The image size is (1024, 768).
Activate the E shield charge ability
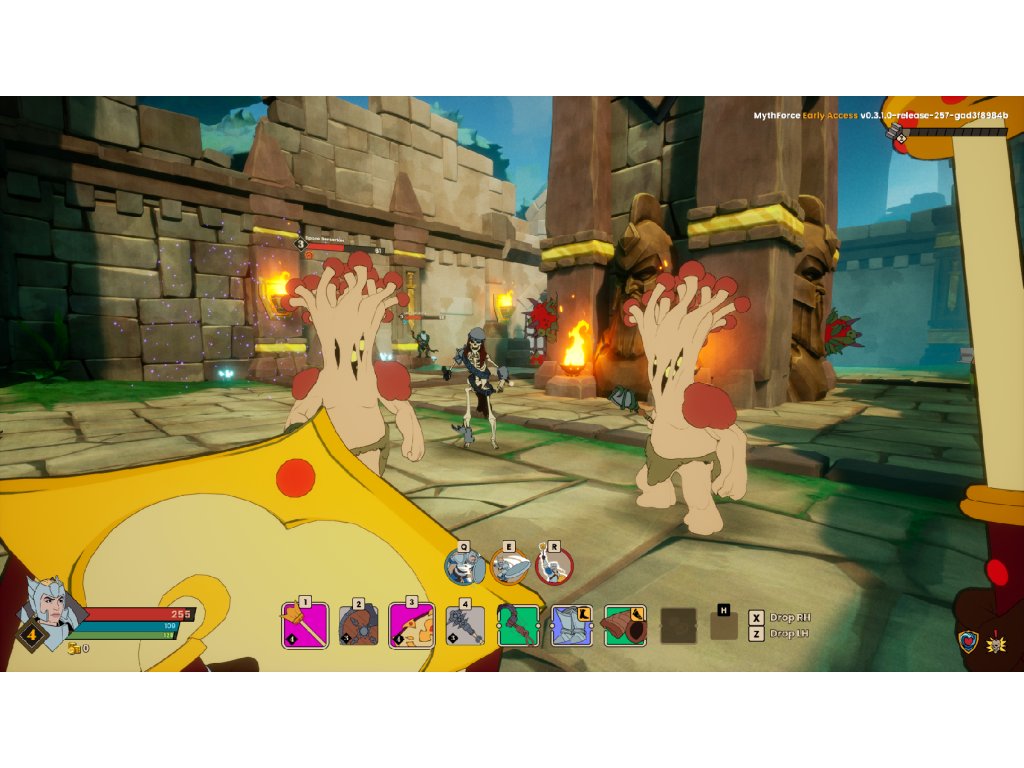509,567
